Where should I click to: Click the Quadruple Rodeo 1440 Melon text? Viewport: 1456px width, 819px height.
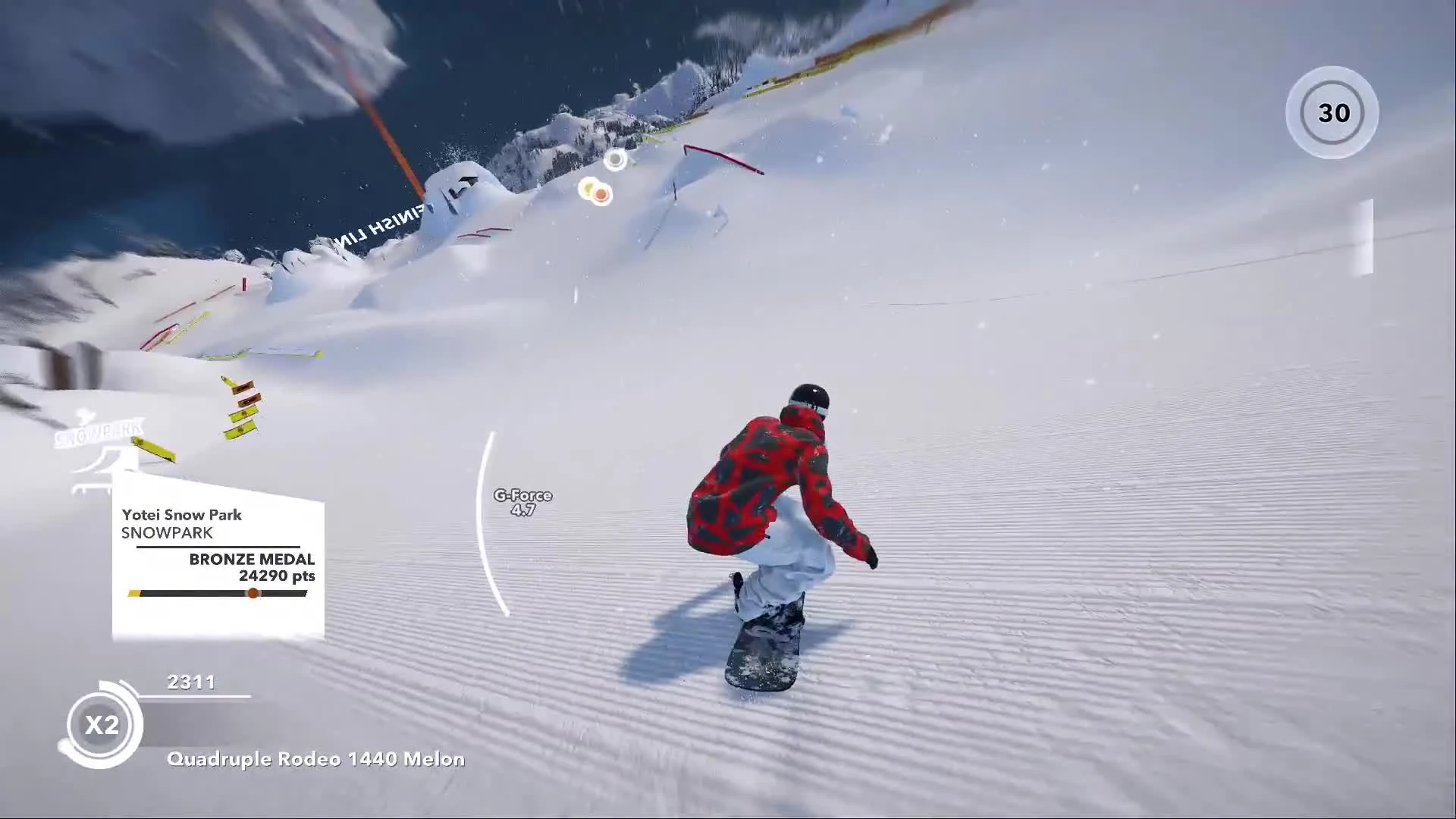tap(317, 758)
